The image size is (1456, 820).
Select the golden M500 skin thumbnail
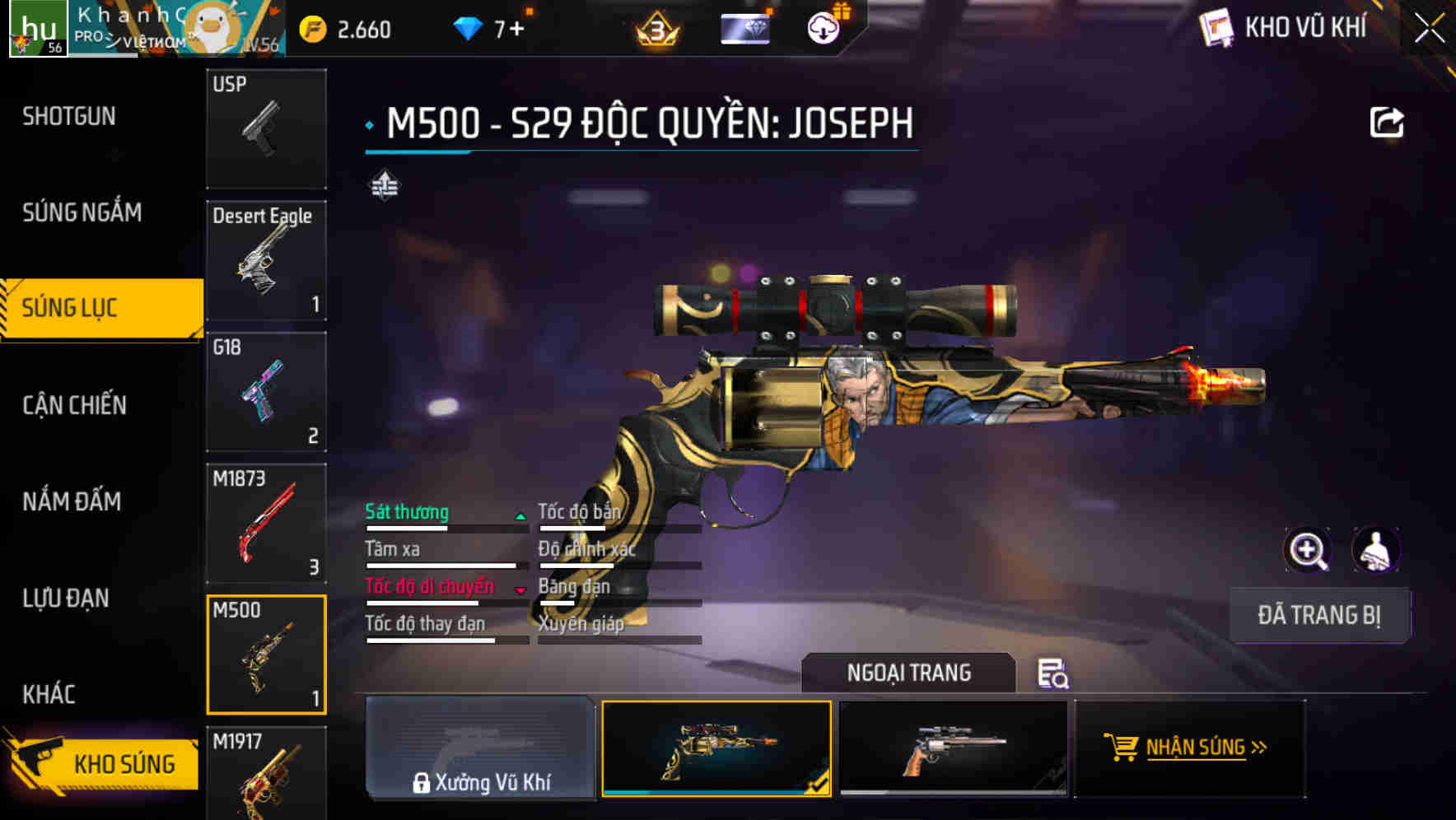coord(716,749)
